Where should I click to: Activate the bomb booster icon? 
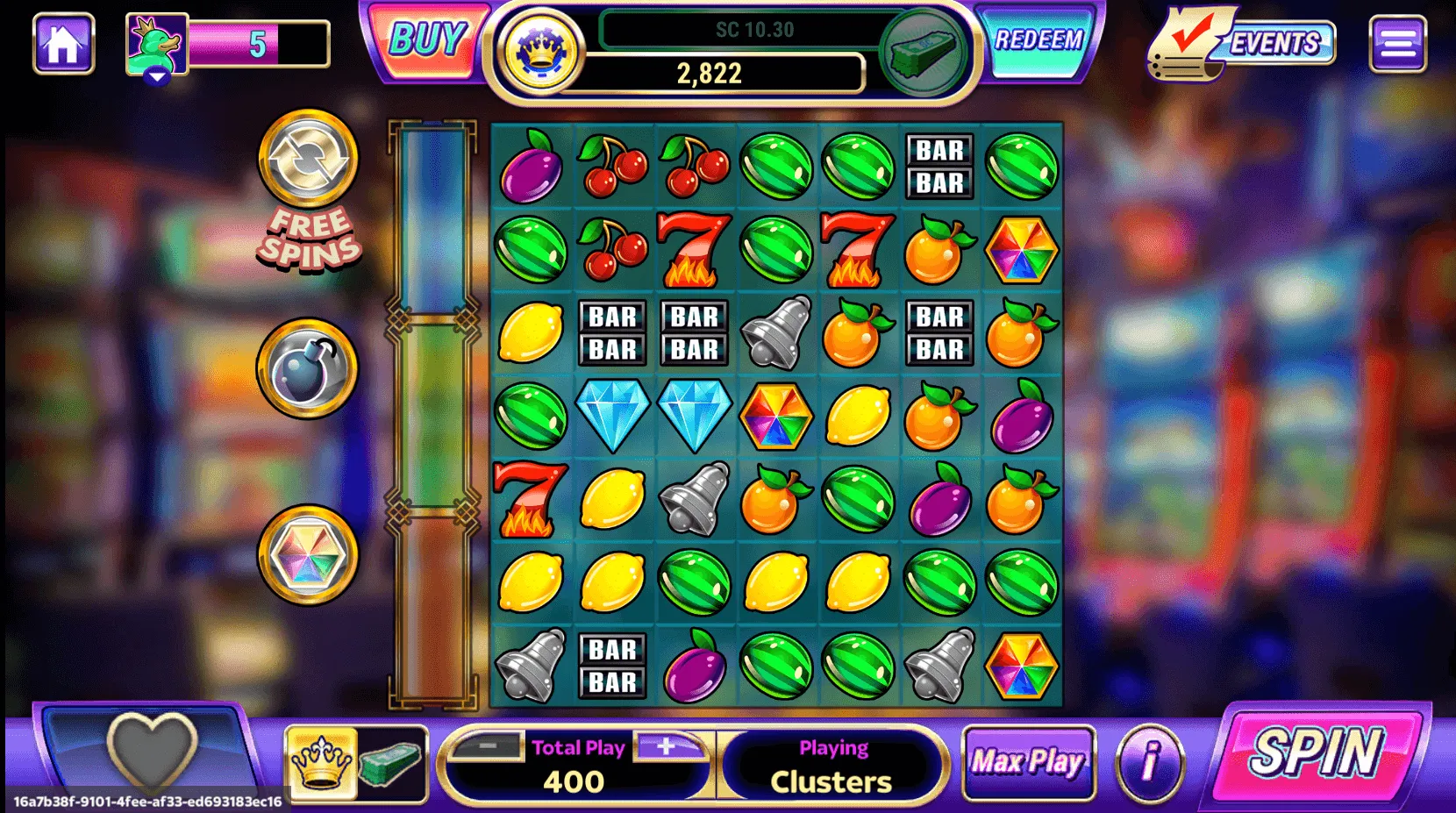pos(308,368)
